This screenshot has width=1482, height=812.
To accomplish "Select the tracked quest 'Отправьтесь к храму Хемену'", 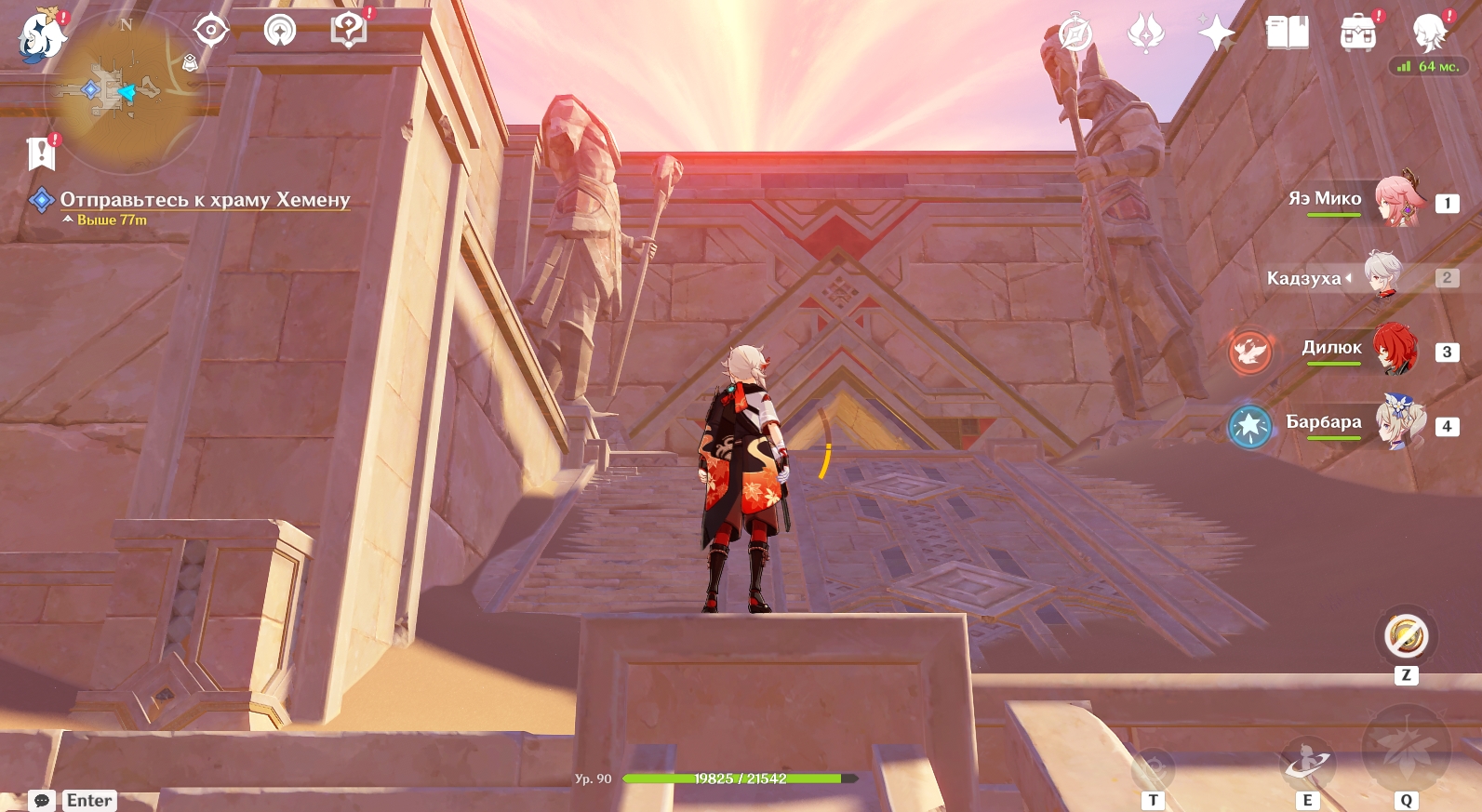I will [x=205, y=199].
